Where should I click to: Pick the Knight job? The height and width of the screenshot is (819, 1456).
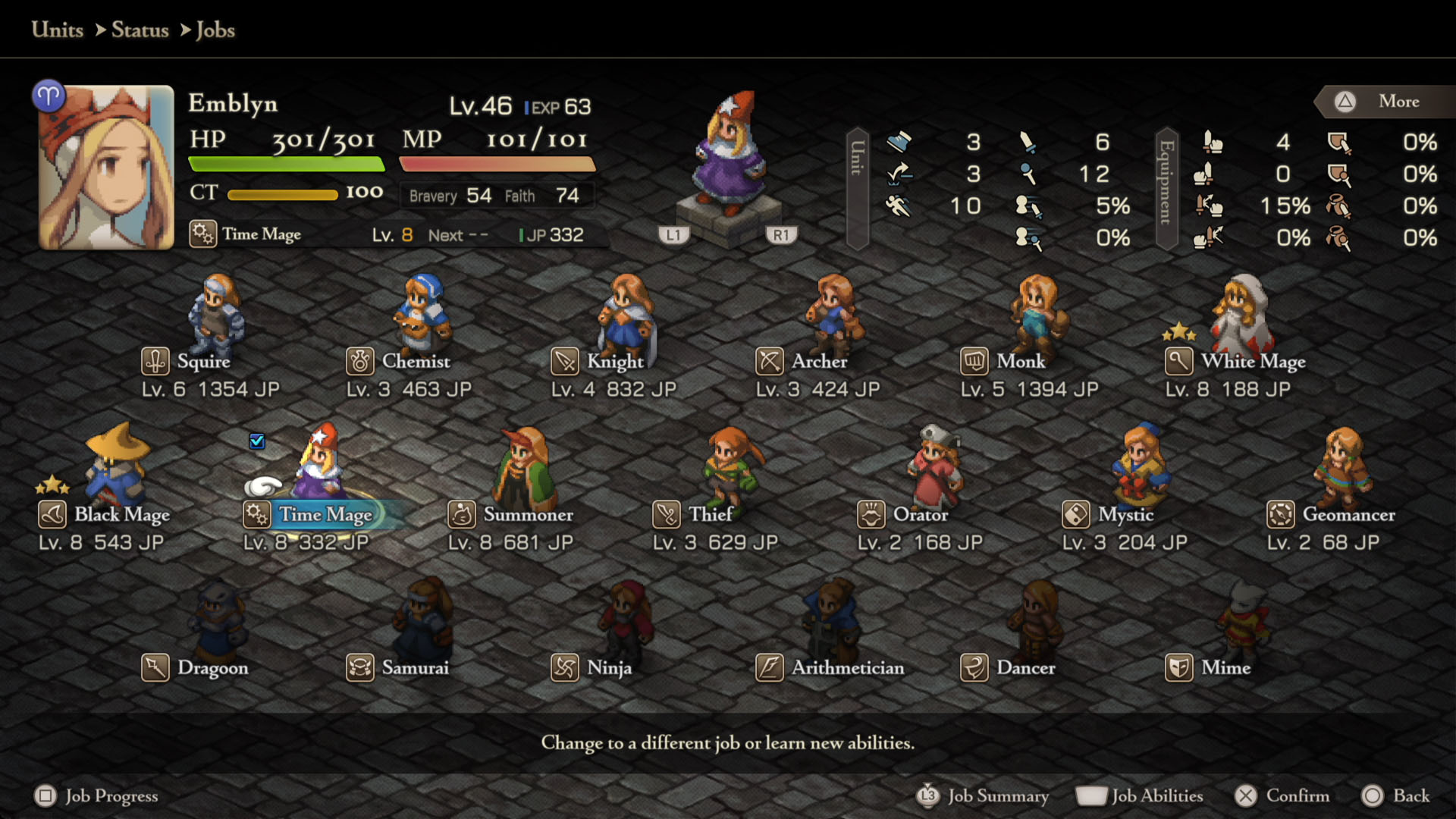614,362
